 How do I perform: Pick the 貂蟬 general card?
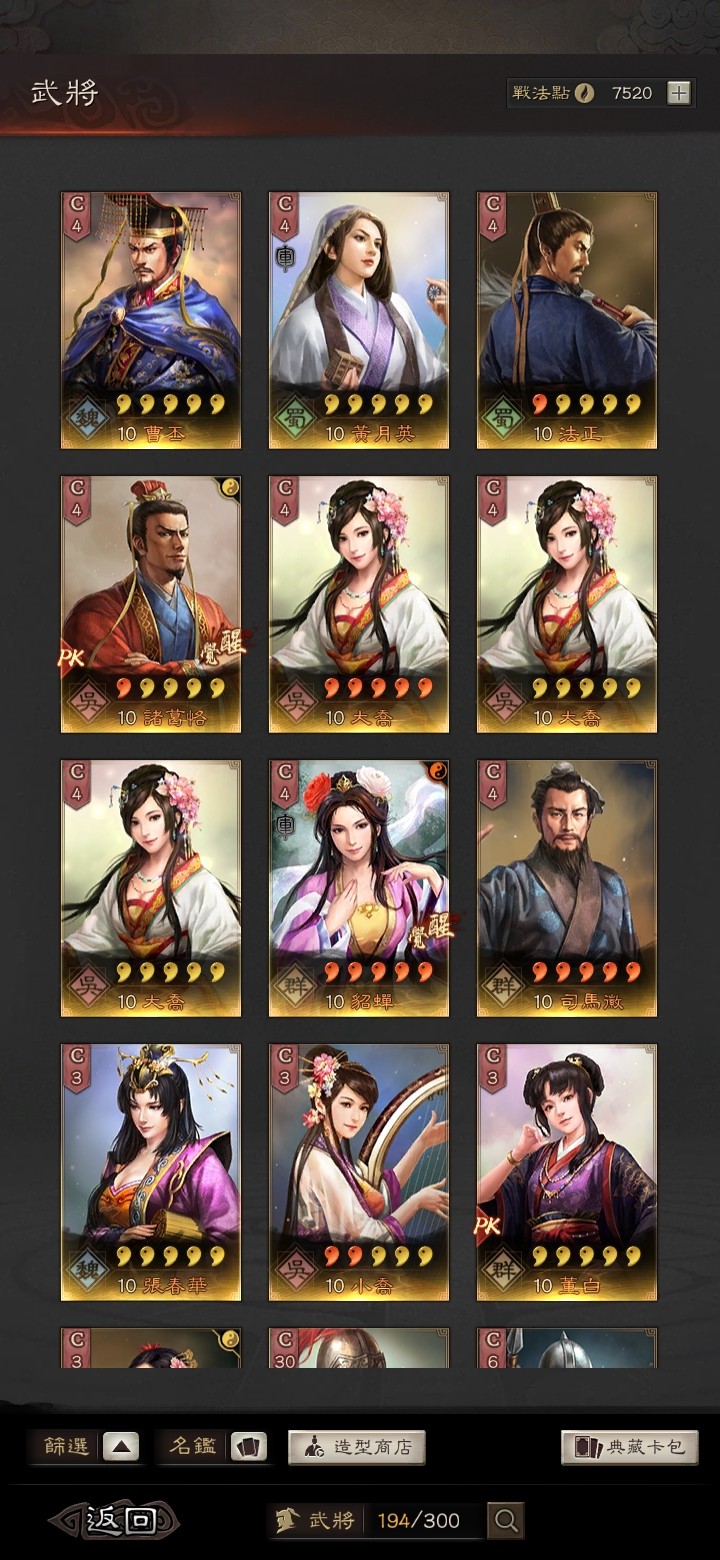coord(359,888)
